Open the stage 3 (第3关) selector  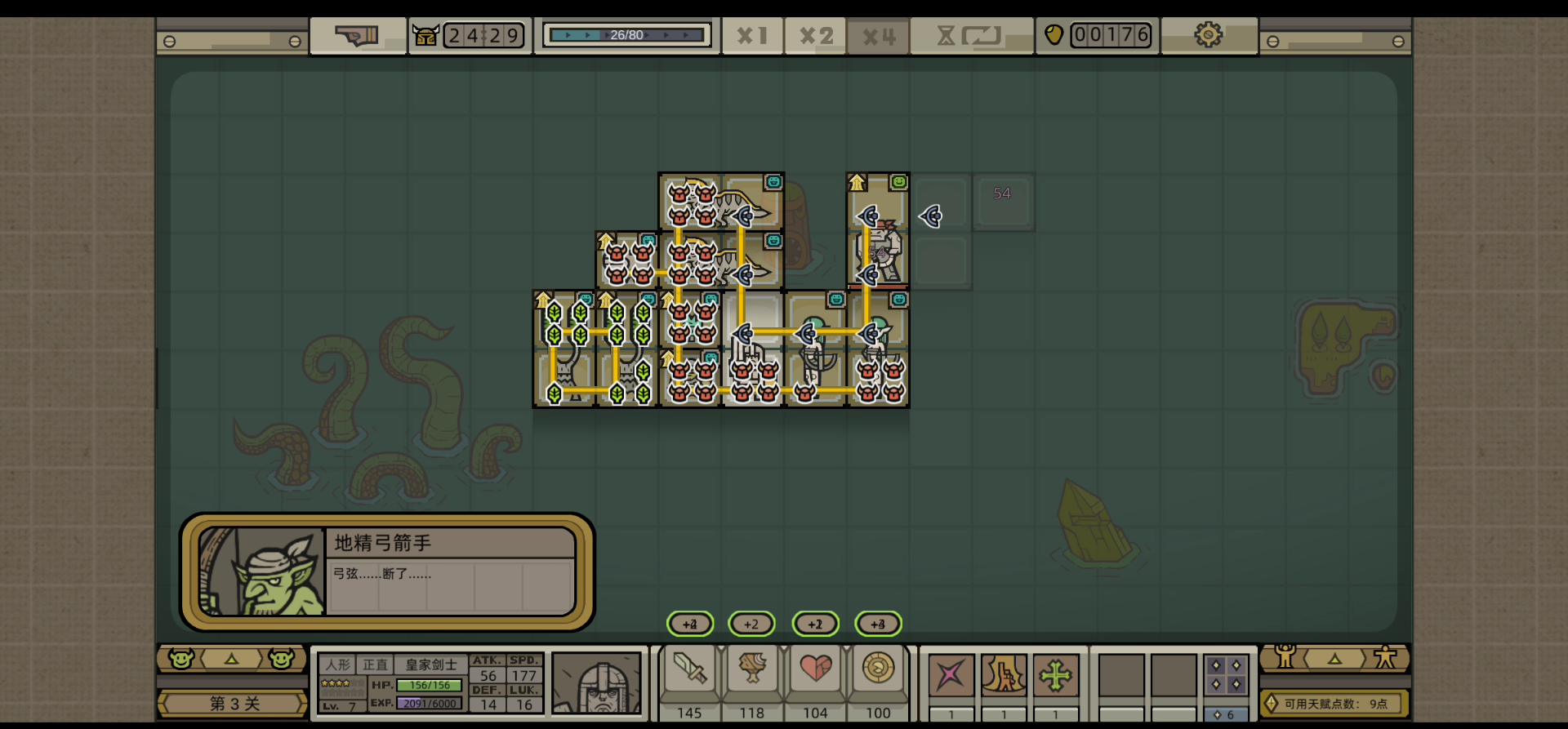coord(234,704)
